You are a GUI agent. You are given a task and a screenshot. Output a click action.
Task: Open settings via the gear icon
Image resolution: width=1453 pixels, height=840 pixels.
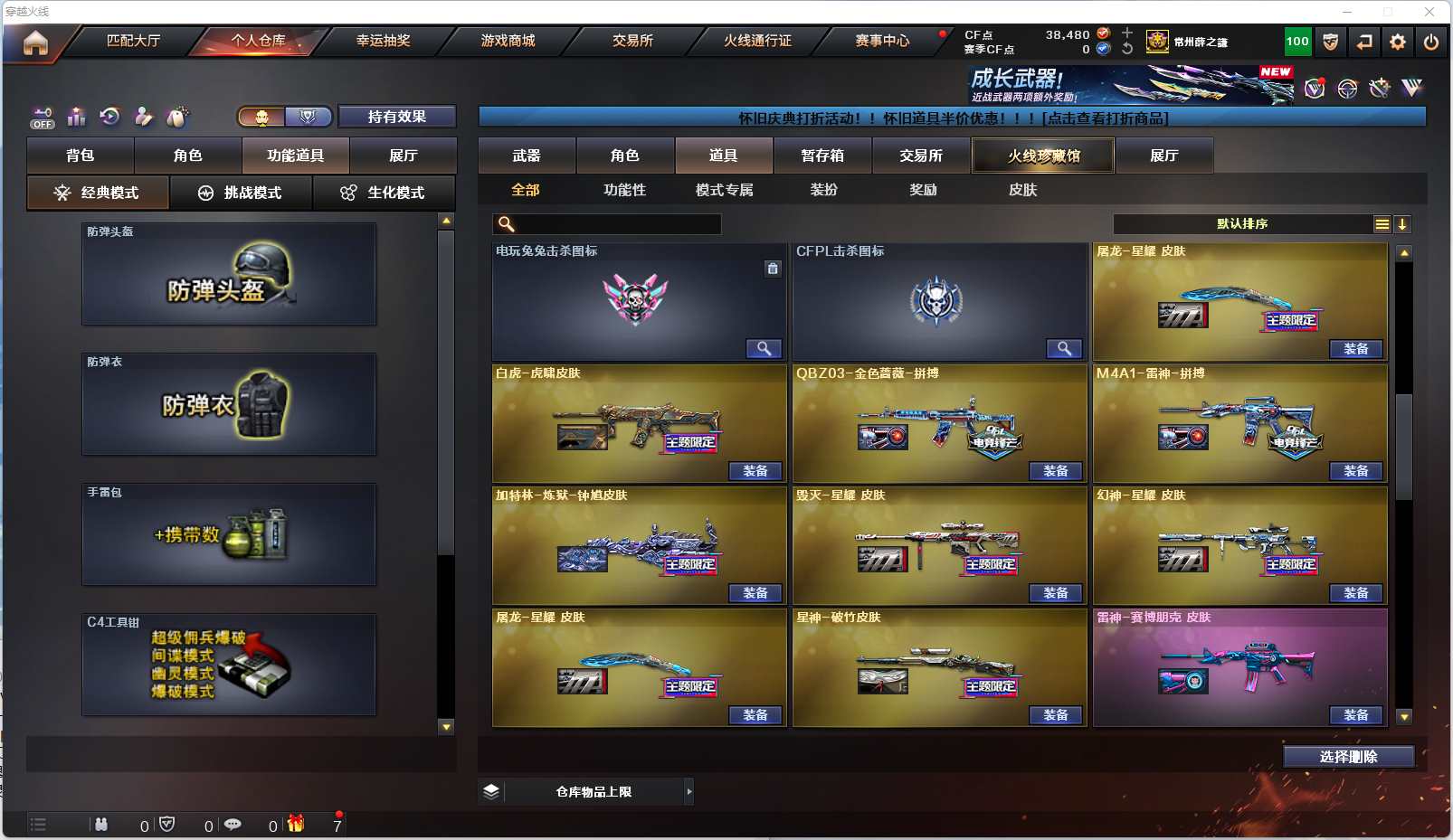click(x=1398, y=42)
